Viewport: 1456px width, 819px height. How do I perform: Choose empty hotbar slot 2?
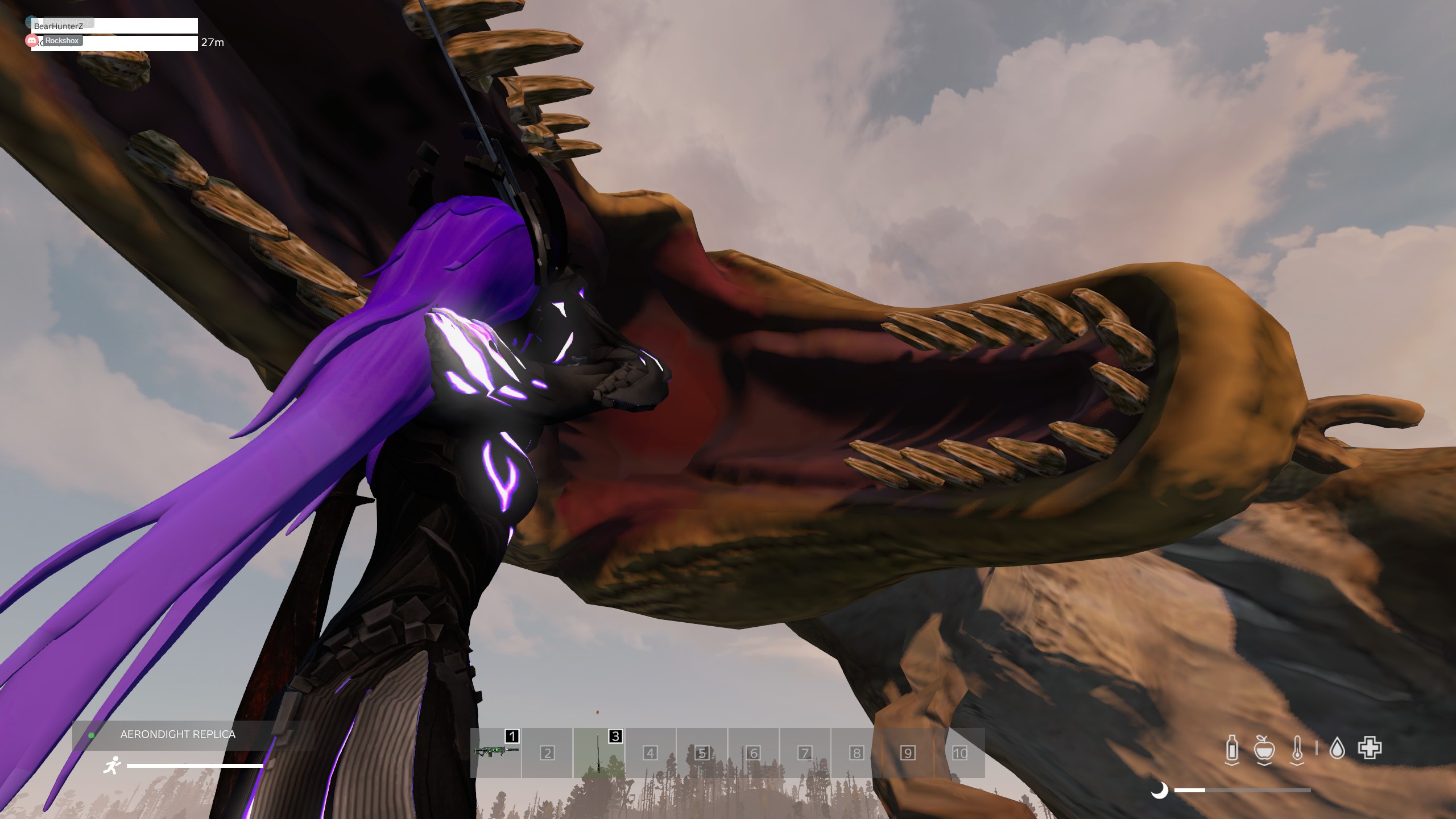coord(547,753)
